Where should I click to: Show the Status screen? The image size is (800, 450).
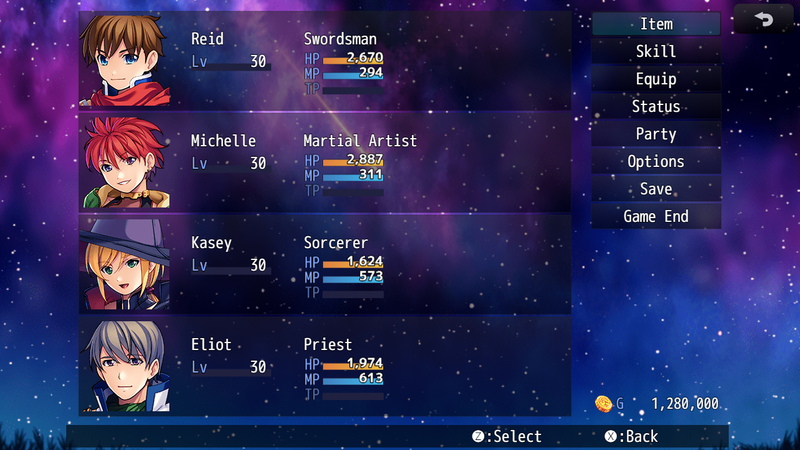coord(656,106)
